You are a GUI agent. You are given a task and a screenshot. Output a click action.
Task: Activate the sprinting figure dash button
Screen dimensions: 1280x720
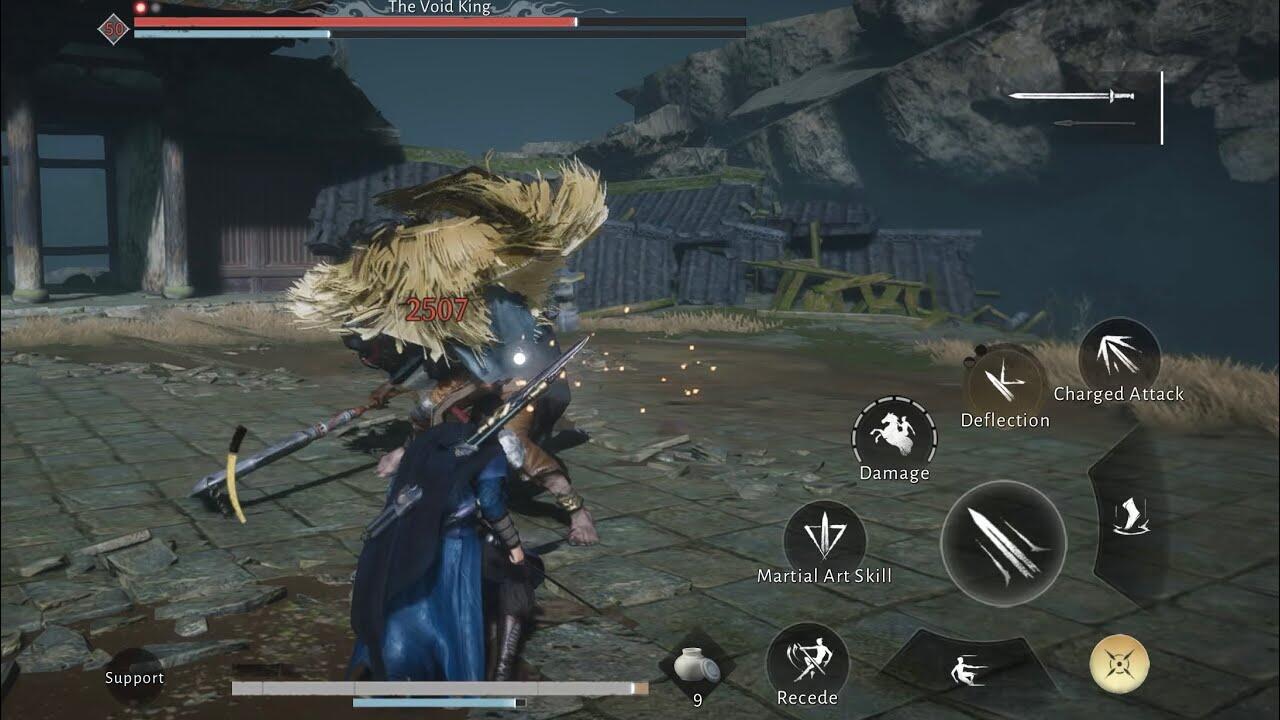click(x=968, y=668)
